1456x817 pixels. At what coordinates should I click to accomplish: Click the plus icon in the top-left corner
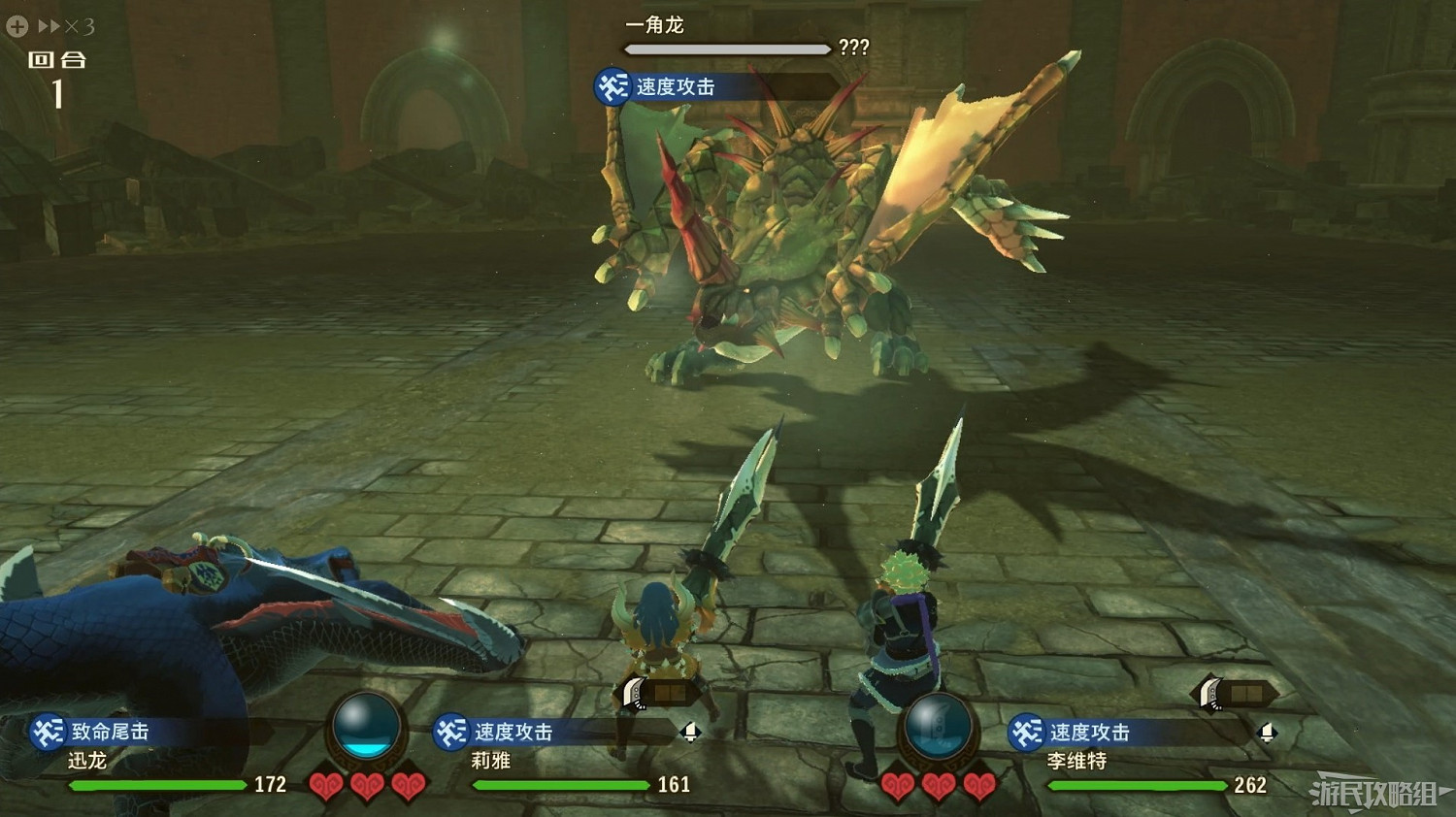(x=16, y=26)
